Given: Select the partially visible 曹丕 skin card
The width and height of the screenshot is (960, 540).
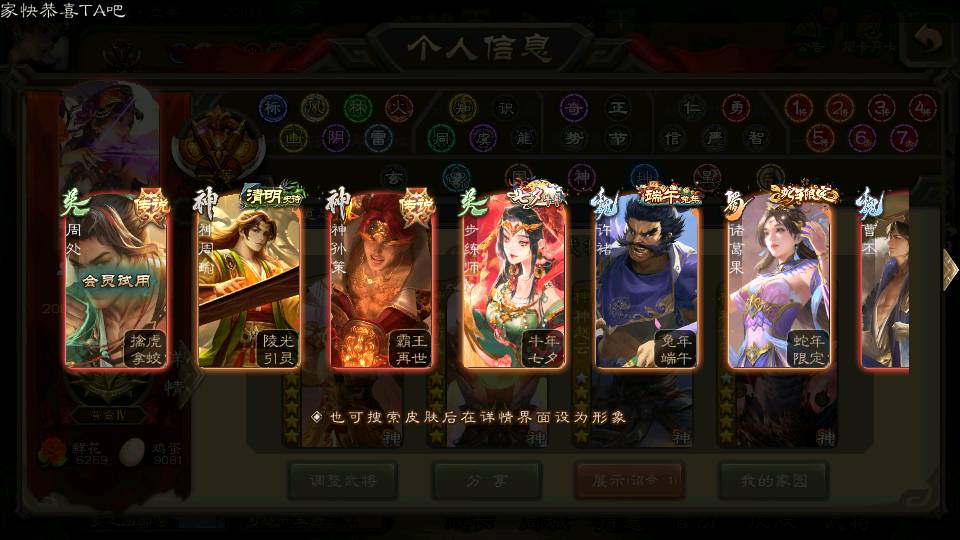Looking at the screenshot, I should [886, 282].
